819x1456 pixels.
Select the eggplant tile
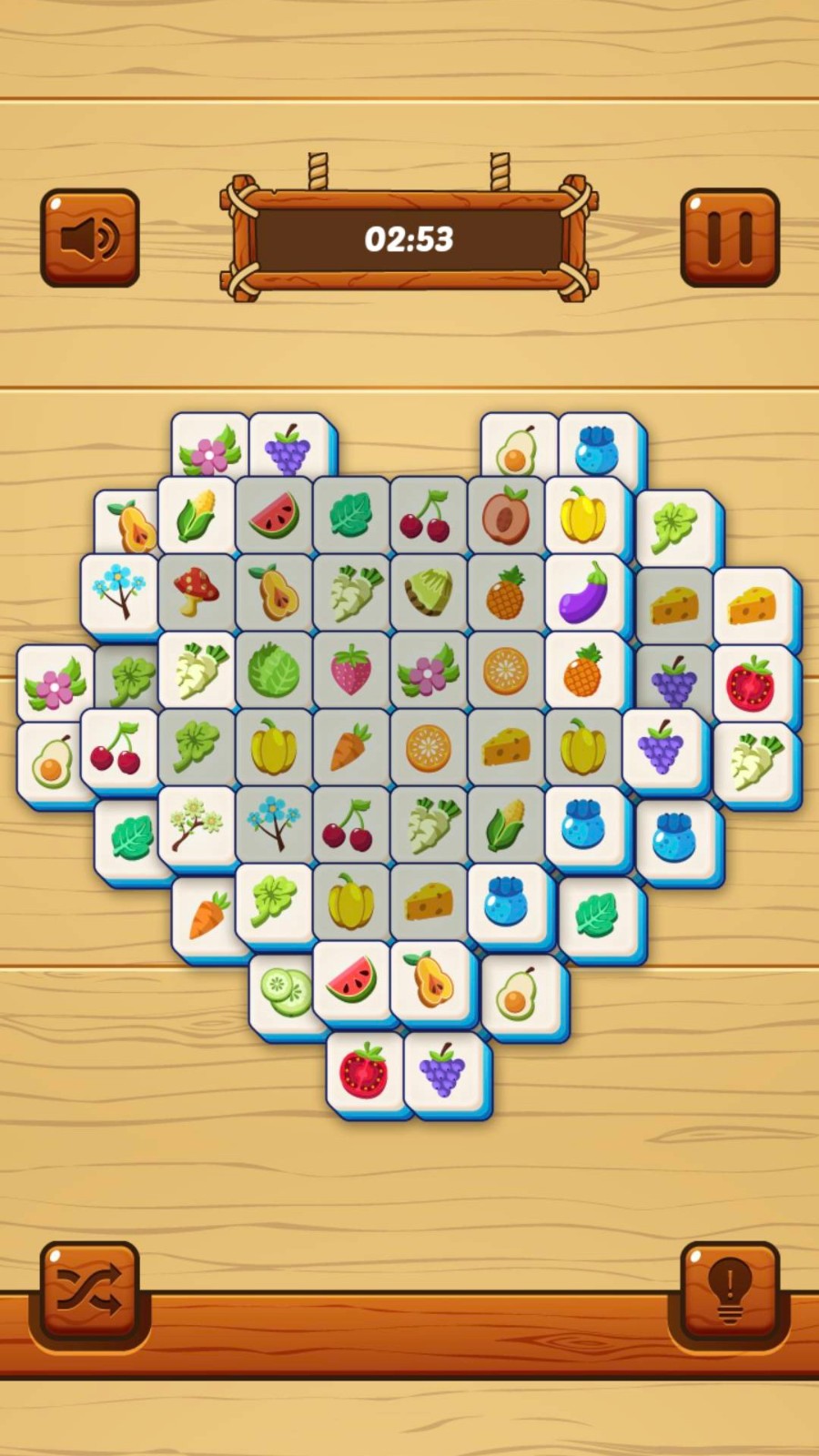[x=582, y=593]
